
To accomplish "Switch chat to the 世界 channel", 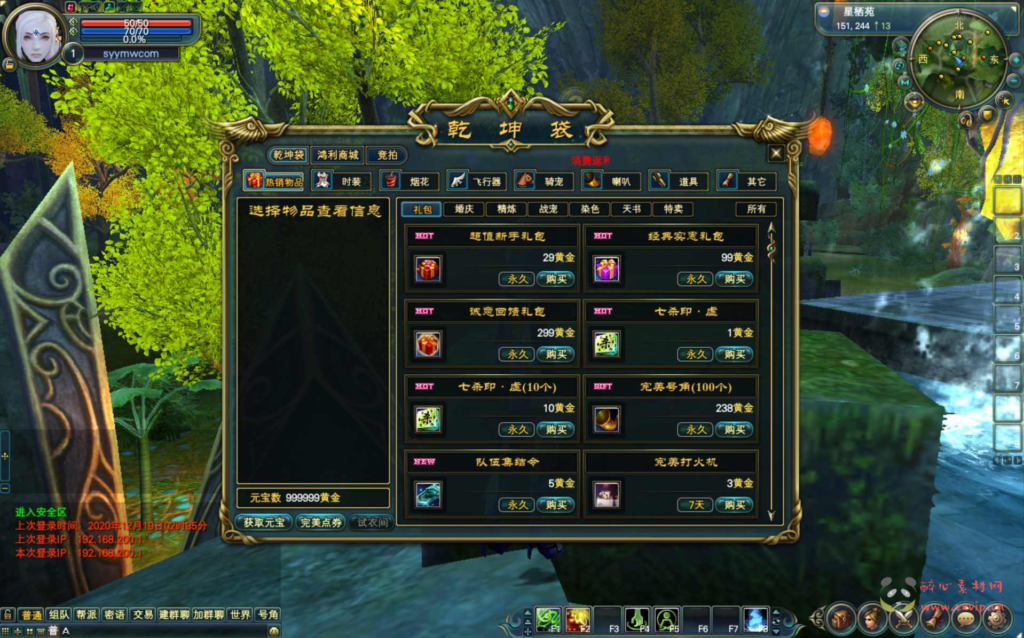I will click(x=240, y=615).
